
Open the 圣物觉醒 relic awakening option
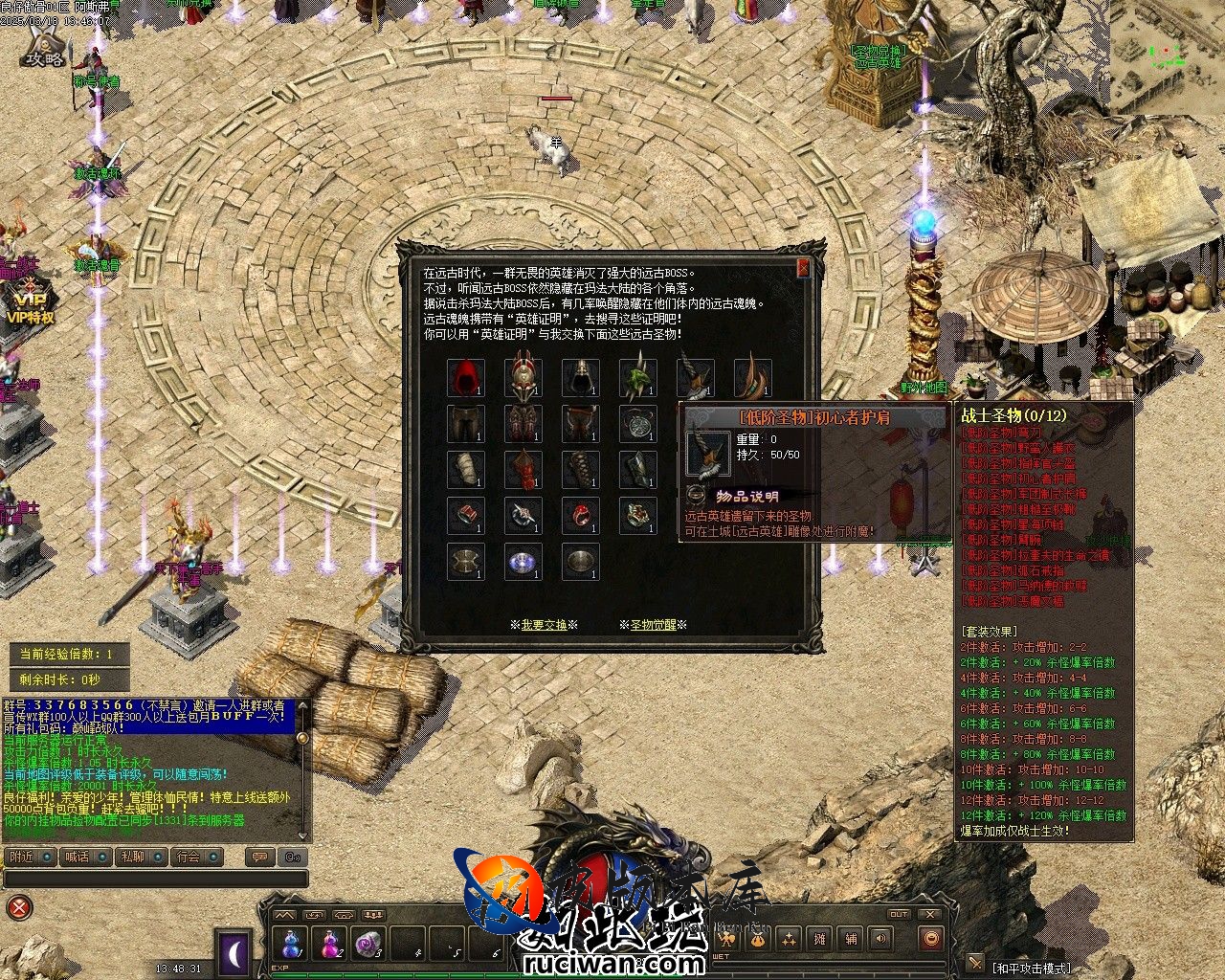[x=653, y=625]
